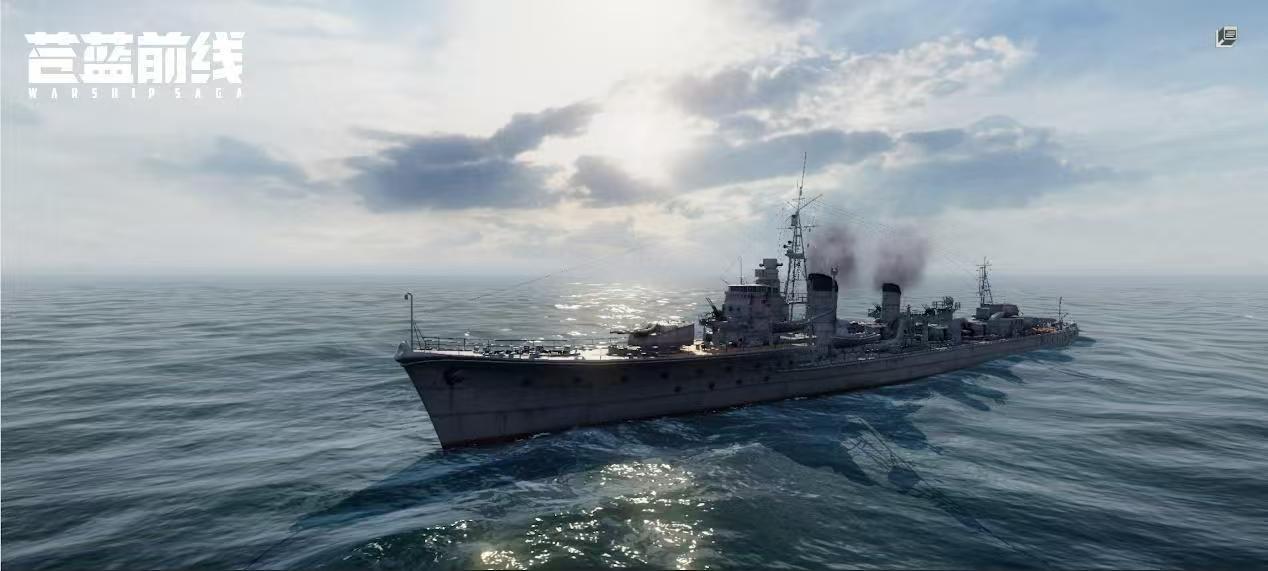Click the small window icon in the top-right corner
This screenshot has height=571, width=1268.
1226,37
